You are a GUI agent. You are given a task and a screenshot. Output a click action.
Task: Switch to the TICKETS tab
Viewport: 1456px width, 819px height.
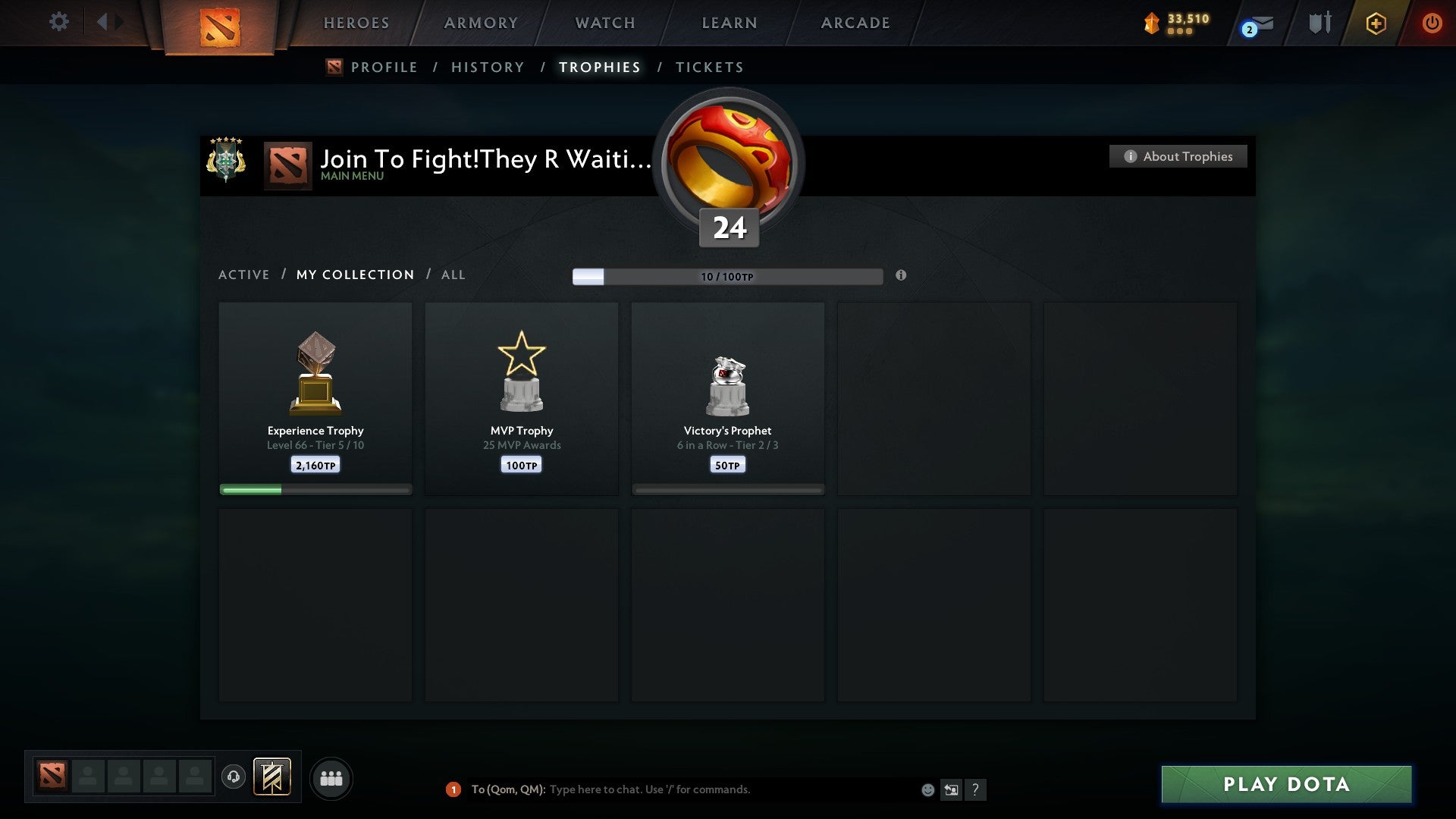pos(708,67)
